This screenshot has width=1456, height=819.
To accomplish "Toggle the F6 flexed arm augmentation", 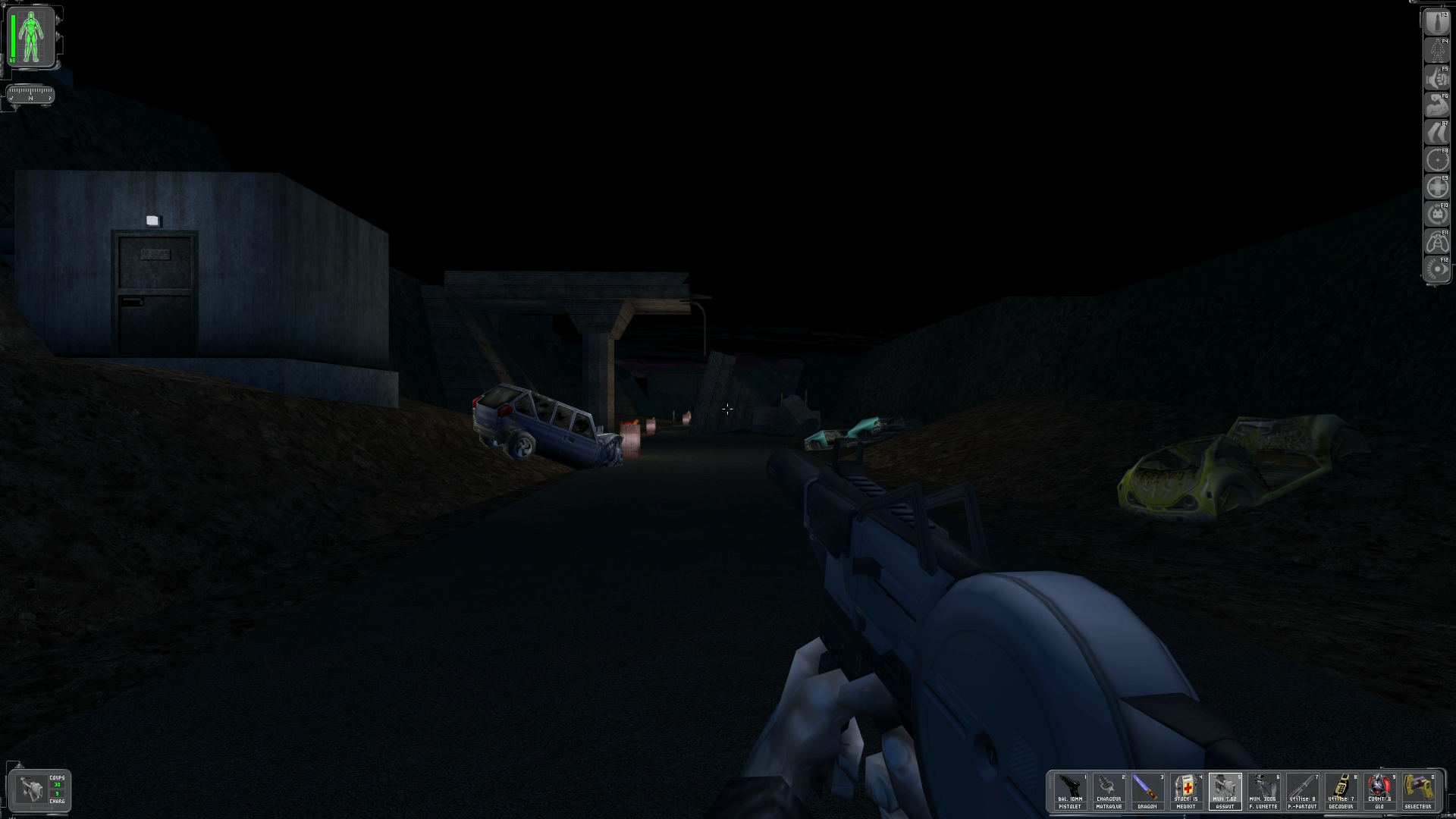I will [1436, 105].
